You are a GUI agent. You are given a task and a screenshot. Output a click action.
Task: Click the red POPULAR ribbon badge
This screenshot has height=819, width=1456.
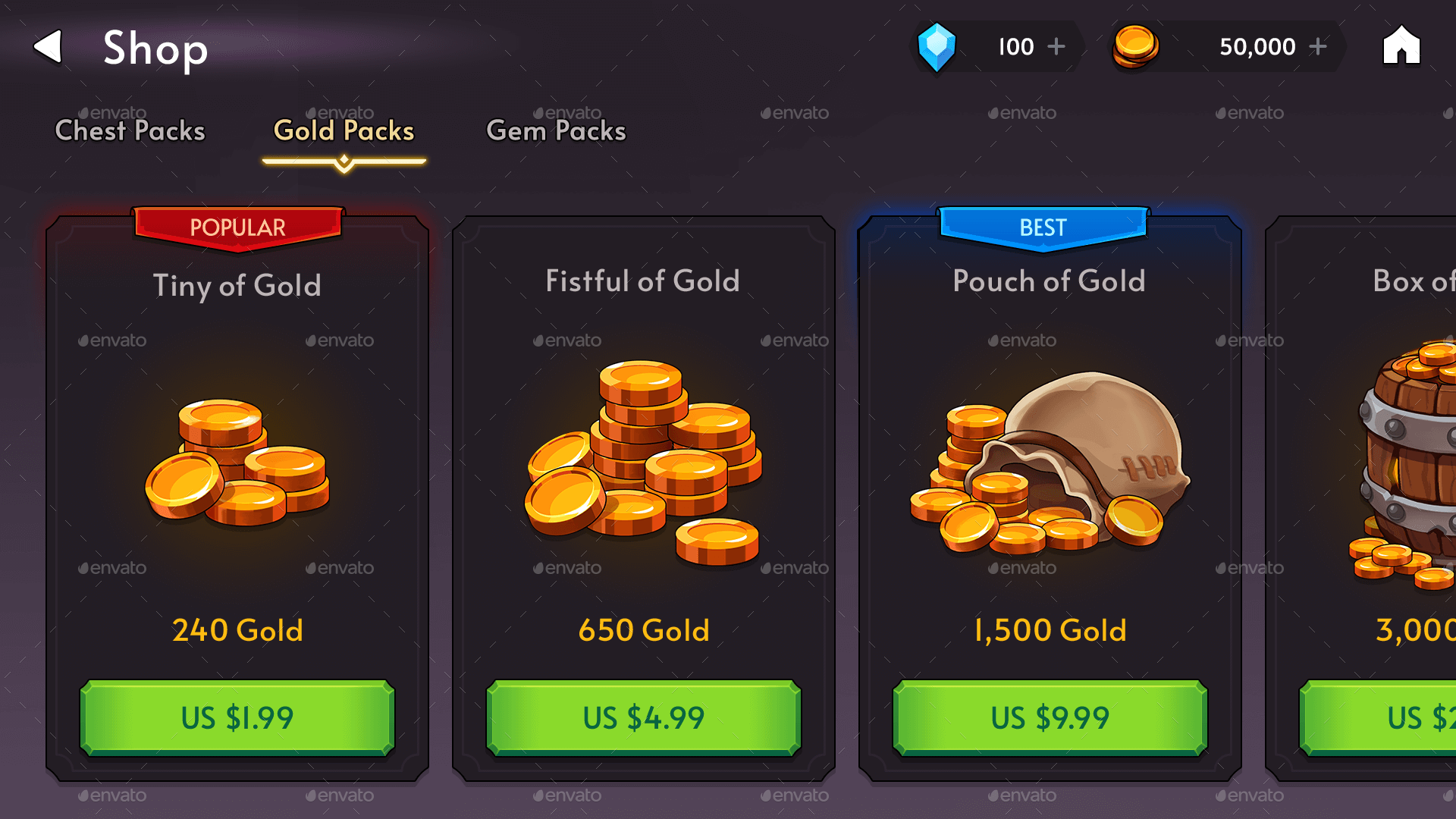pyautogui.click(x=237, y=227)
